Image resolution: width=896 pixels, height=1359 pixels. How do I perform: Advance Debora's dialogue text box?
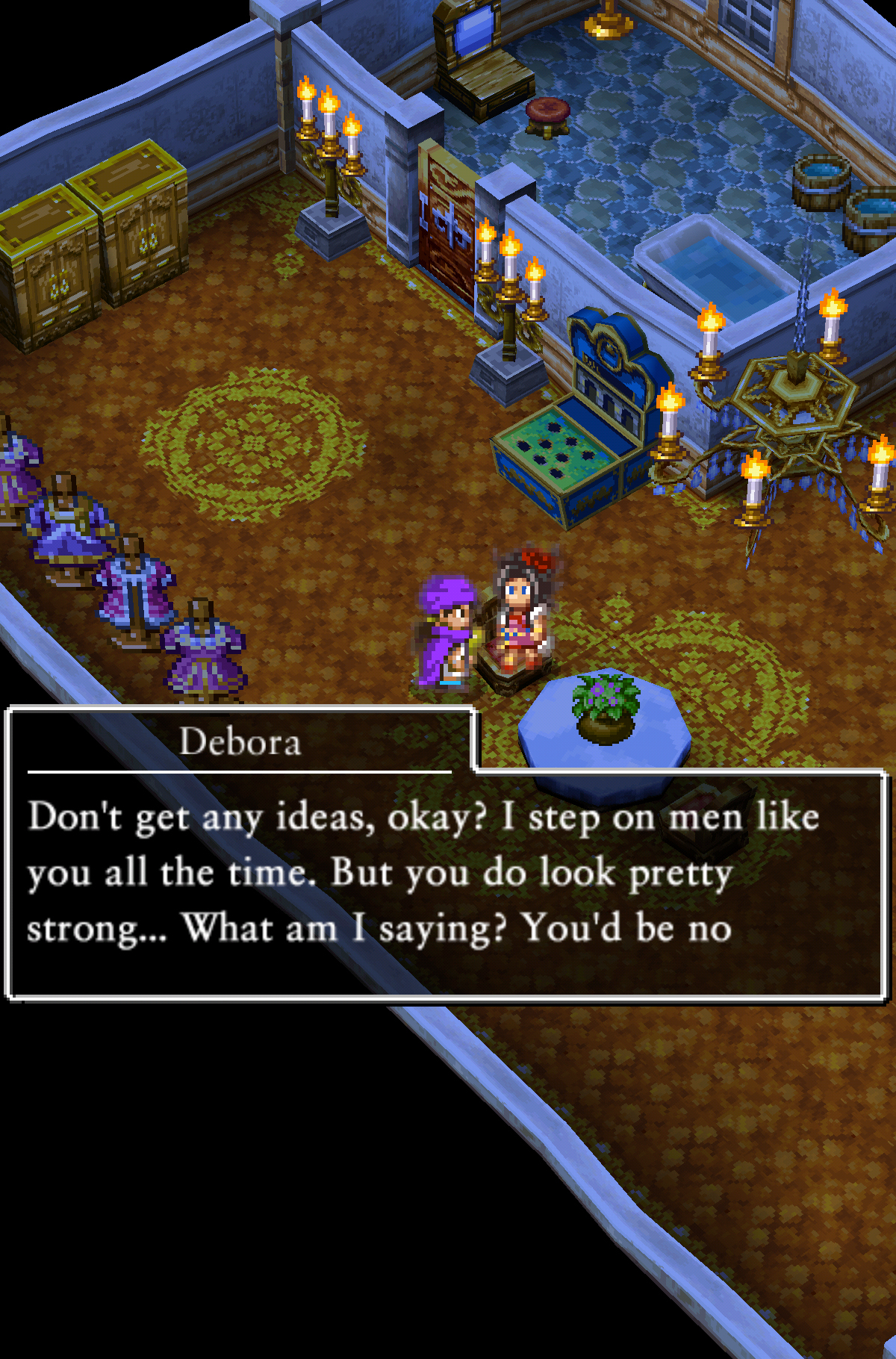448,881
